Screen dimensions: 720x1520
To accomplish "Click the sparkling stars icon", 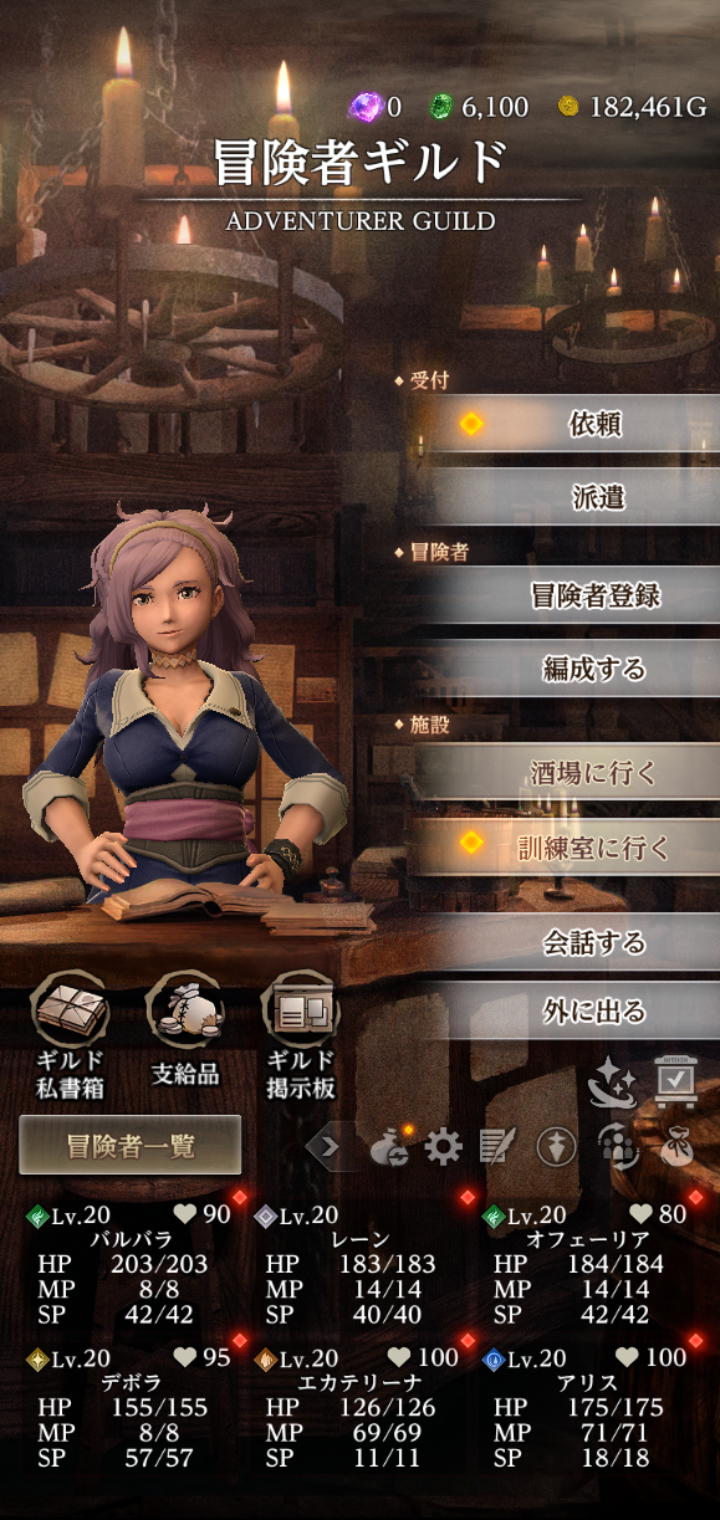I will click(x=612, y=1083).
